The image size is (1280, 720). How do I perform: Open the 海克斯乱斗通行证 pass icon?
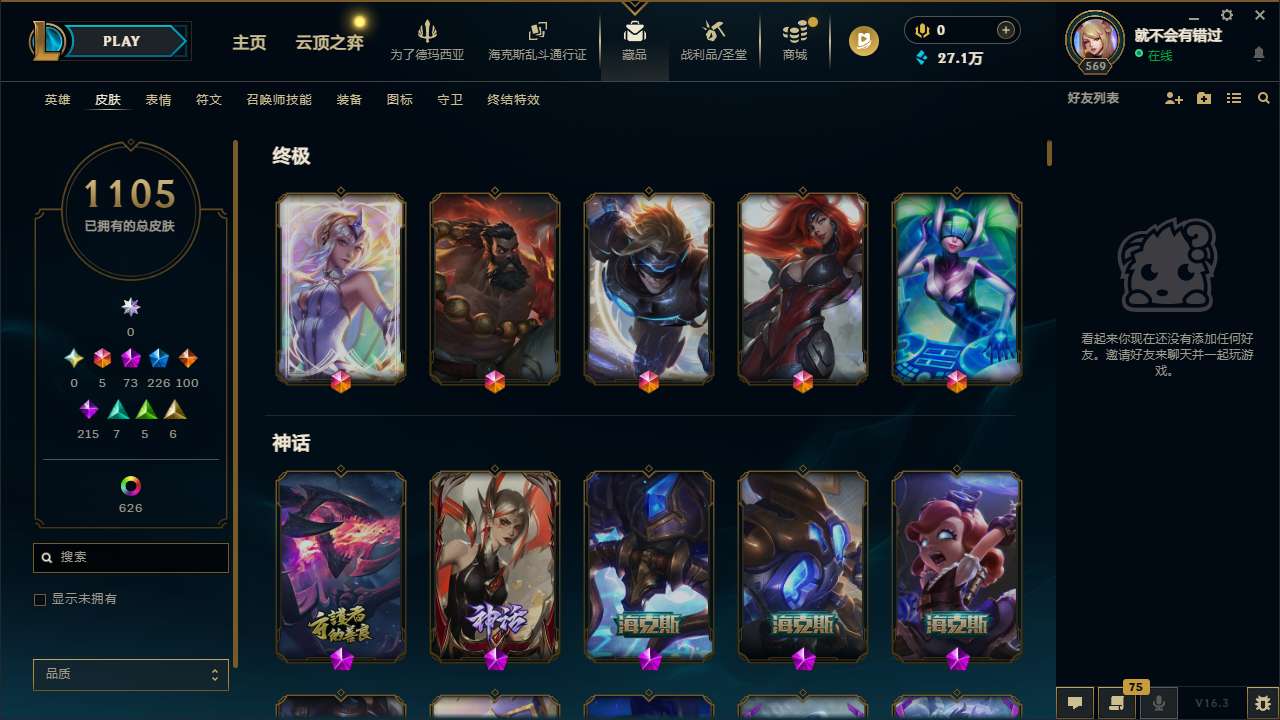tap(536, 30)
